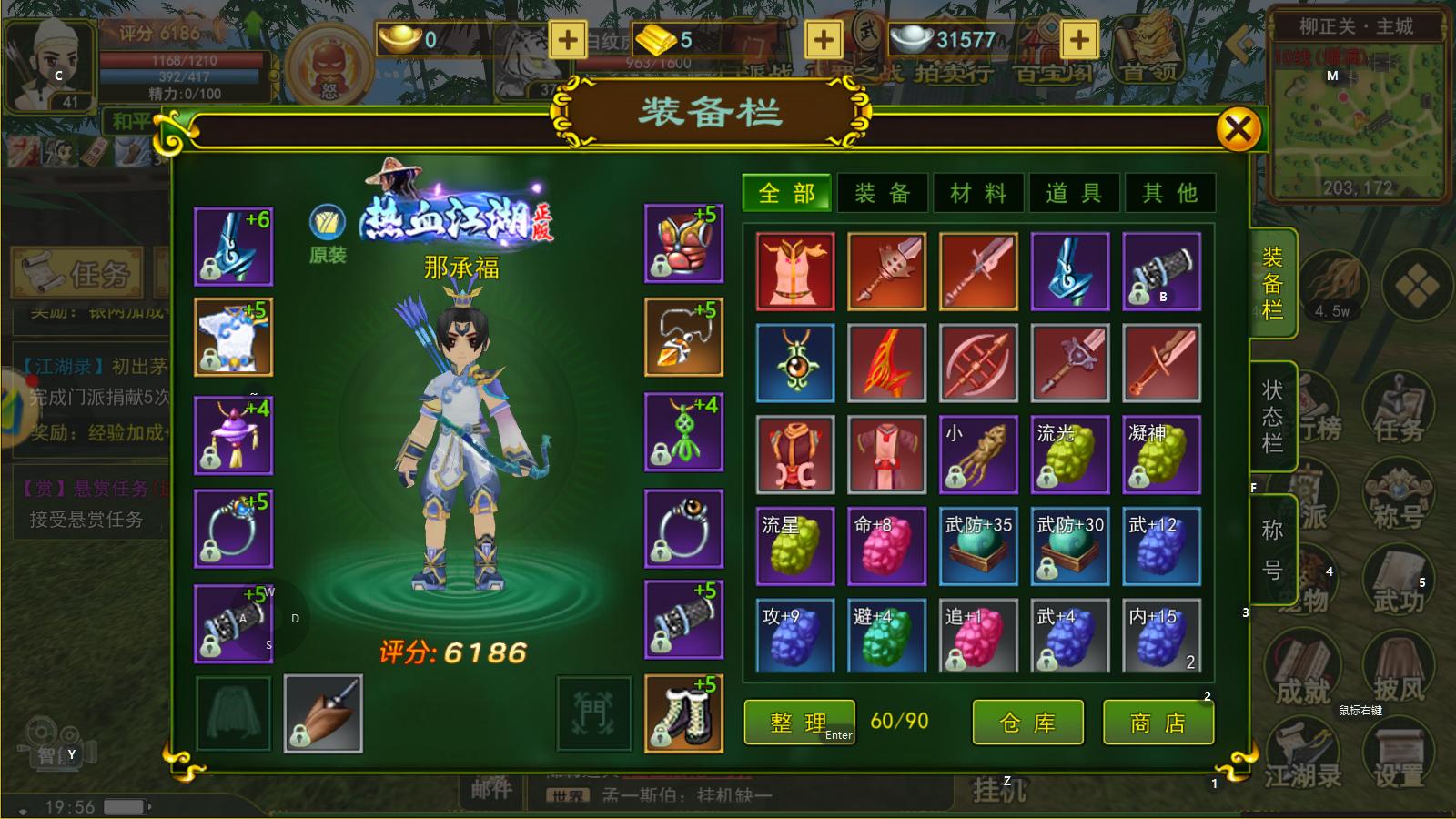Select the 流光 stone in inventory

click(1070, 455)
